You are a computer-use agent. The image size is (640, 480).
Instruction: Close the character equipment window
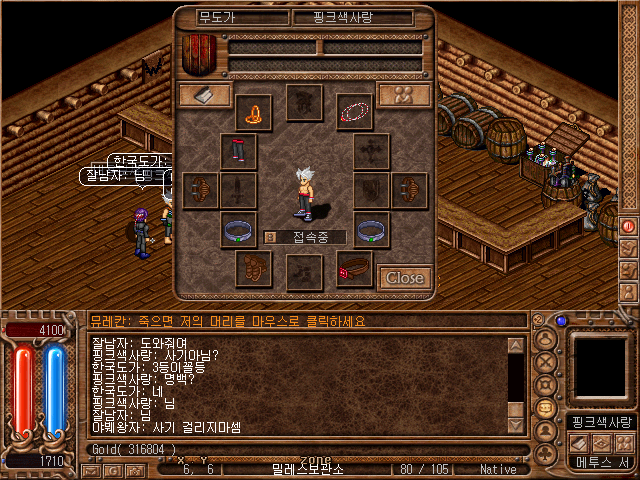click(404, 277)
